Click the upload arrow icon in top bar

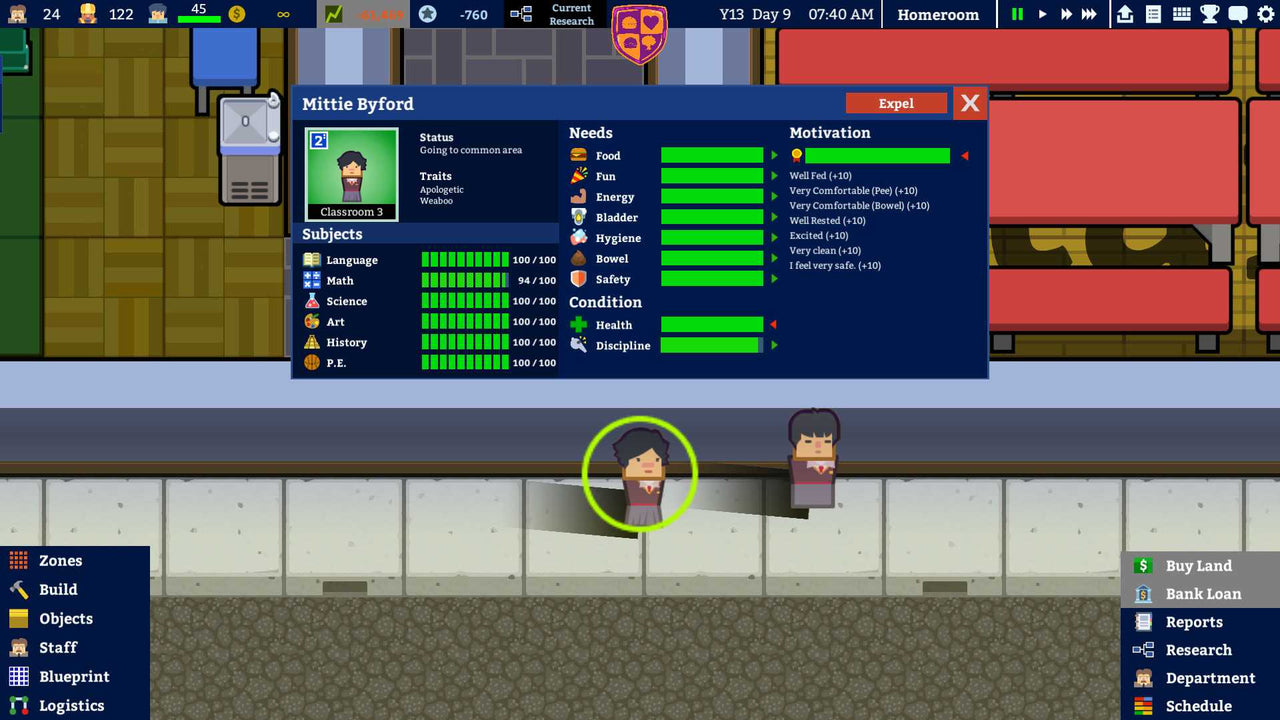(1124, 14)
